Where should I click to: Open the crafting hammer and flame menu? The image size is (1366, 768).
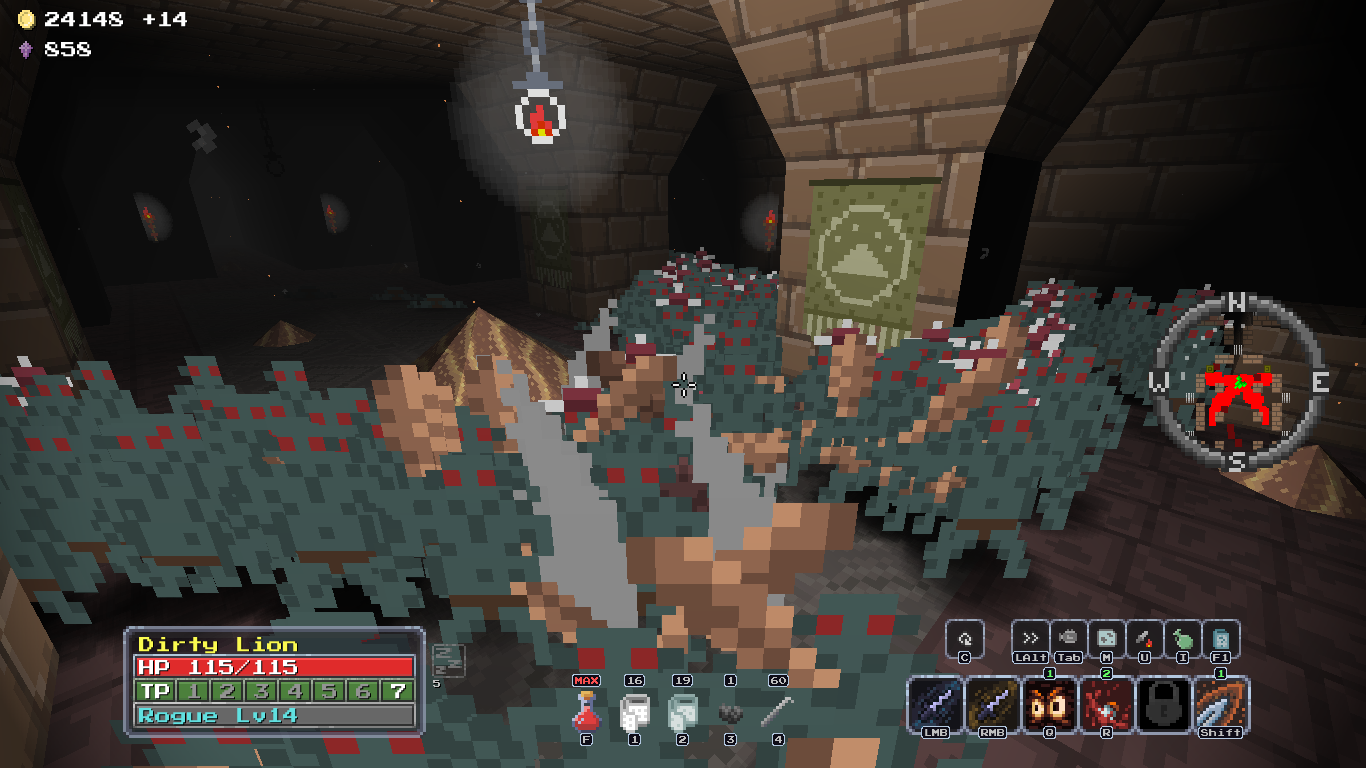pos(1144,639)
